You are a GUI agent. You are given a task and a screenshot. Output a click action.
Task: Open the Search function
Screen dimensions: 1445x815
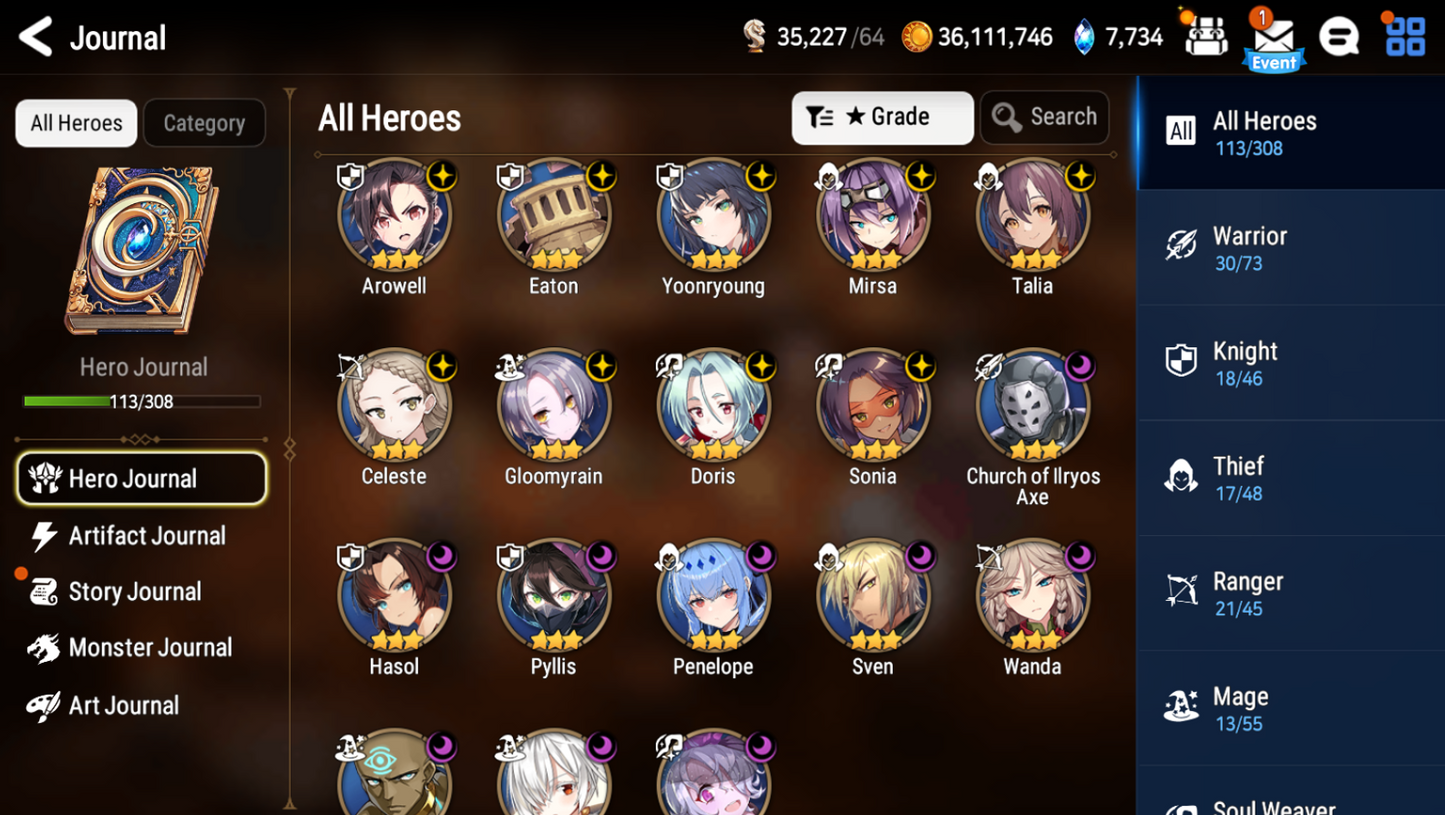tap(1044, 117)
